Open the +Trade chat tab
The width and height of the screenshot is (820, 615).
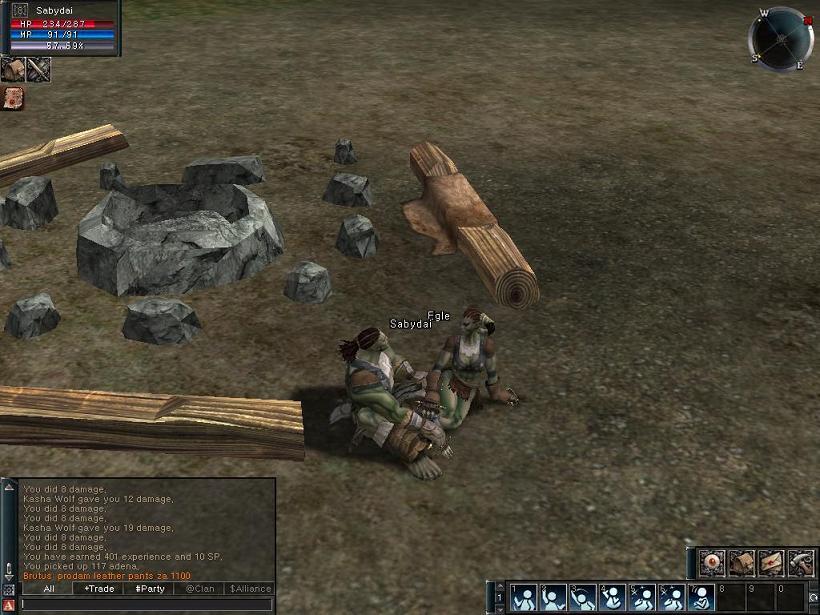99,589
